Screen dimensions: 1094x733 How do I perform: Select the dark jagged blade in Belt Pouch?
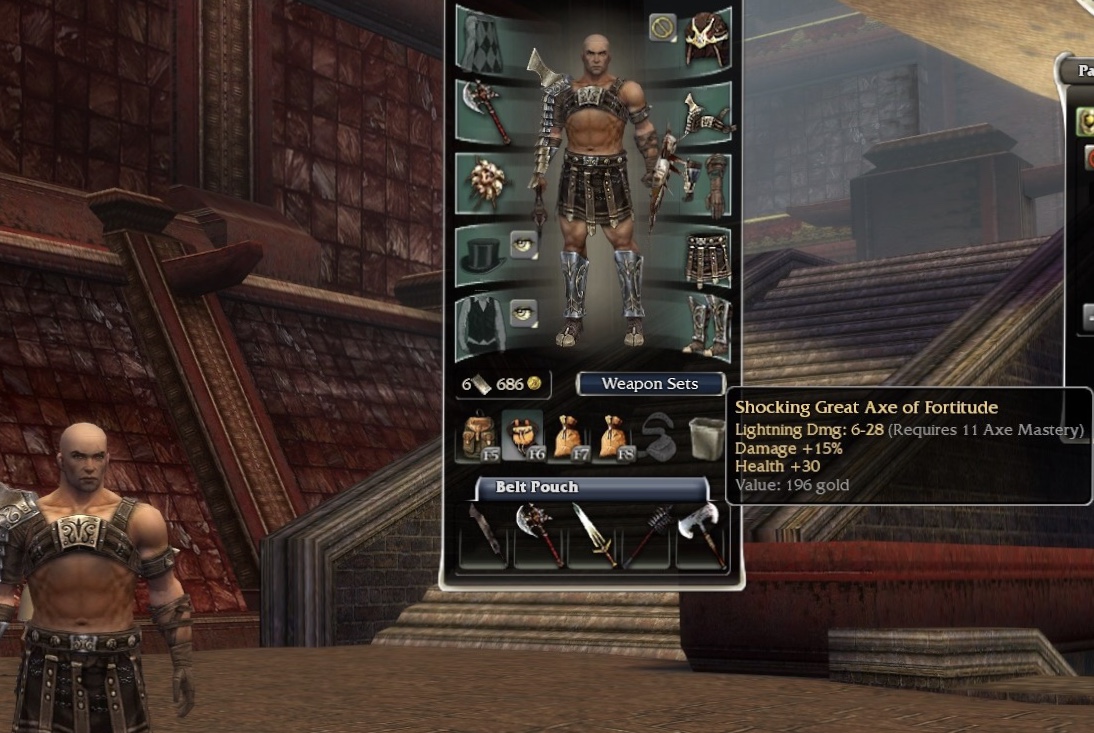(485, 532)
